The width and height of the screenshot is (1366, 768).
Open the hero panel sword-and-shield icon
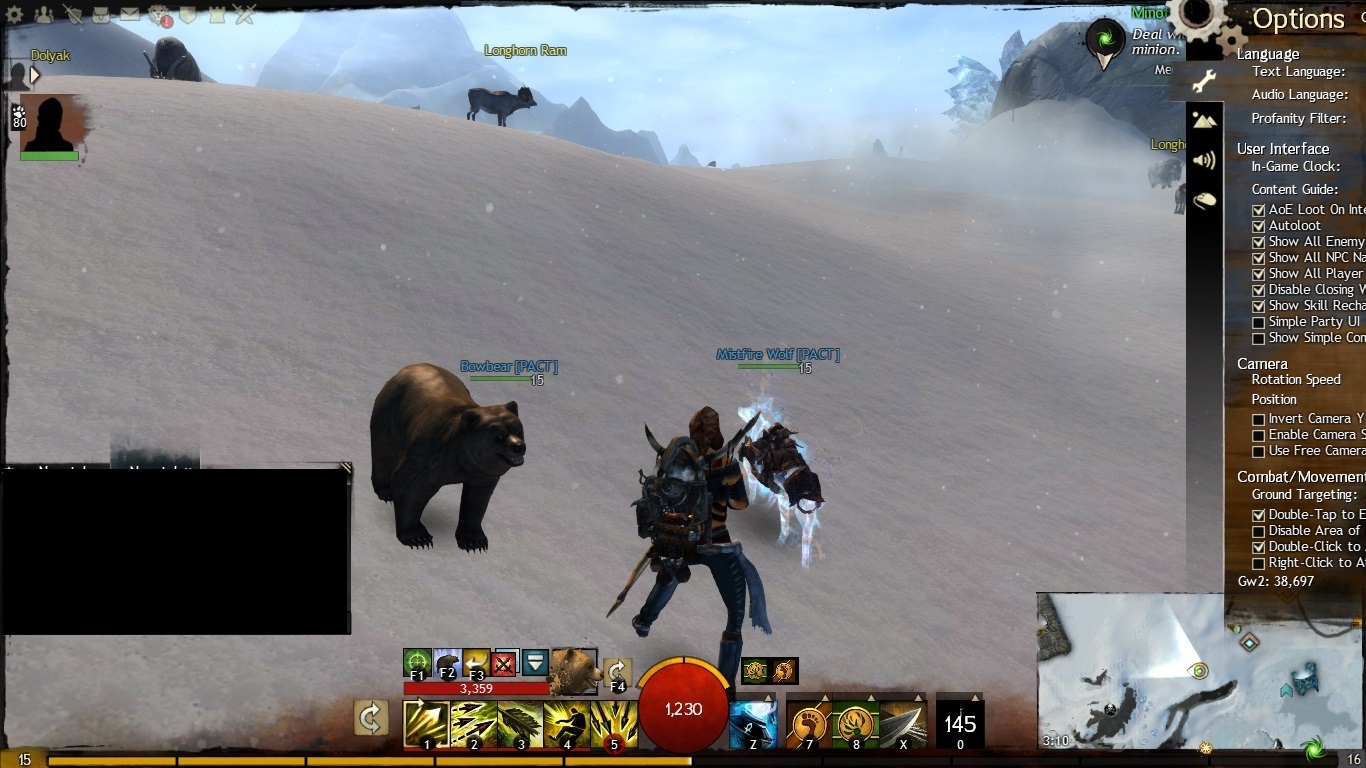point(73,15)
